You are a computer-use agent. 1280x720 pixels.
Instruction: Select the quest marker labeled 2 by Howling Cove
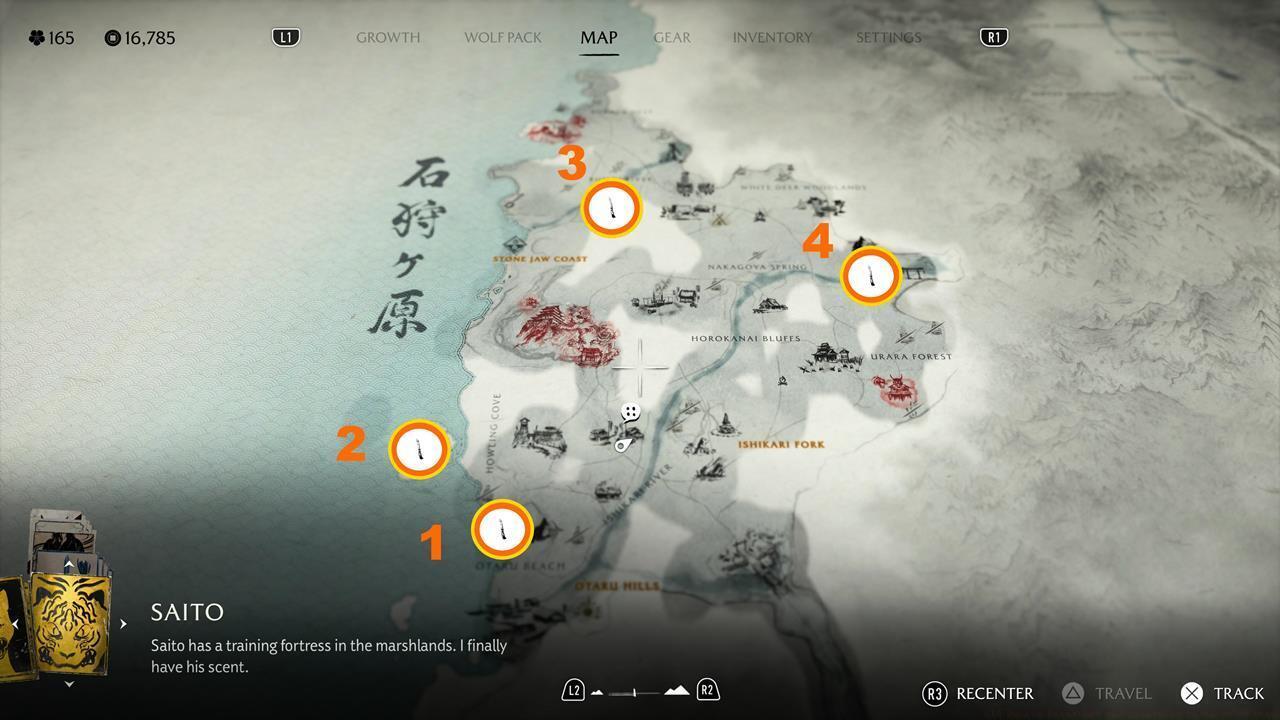point(419,450)
